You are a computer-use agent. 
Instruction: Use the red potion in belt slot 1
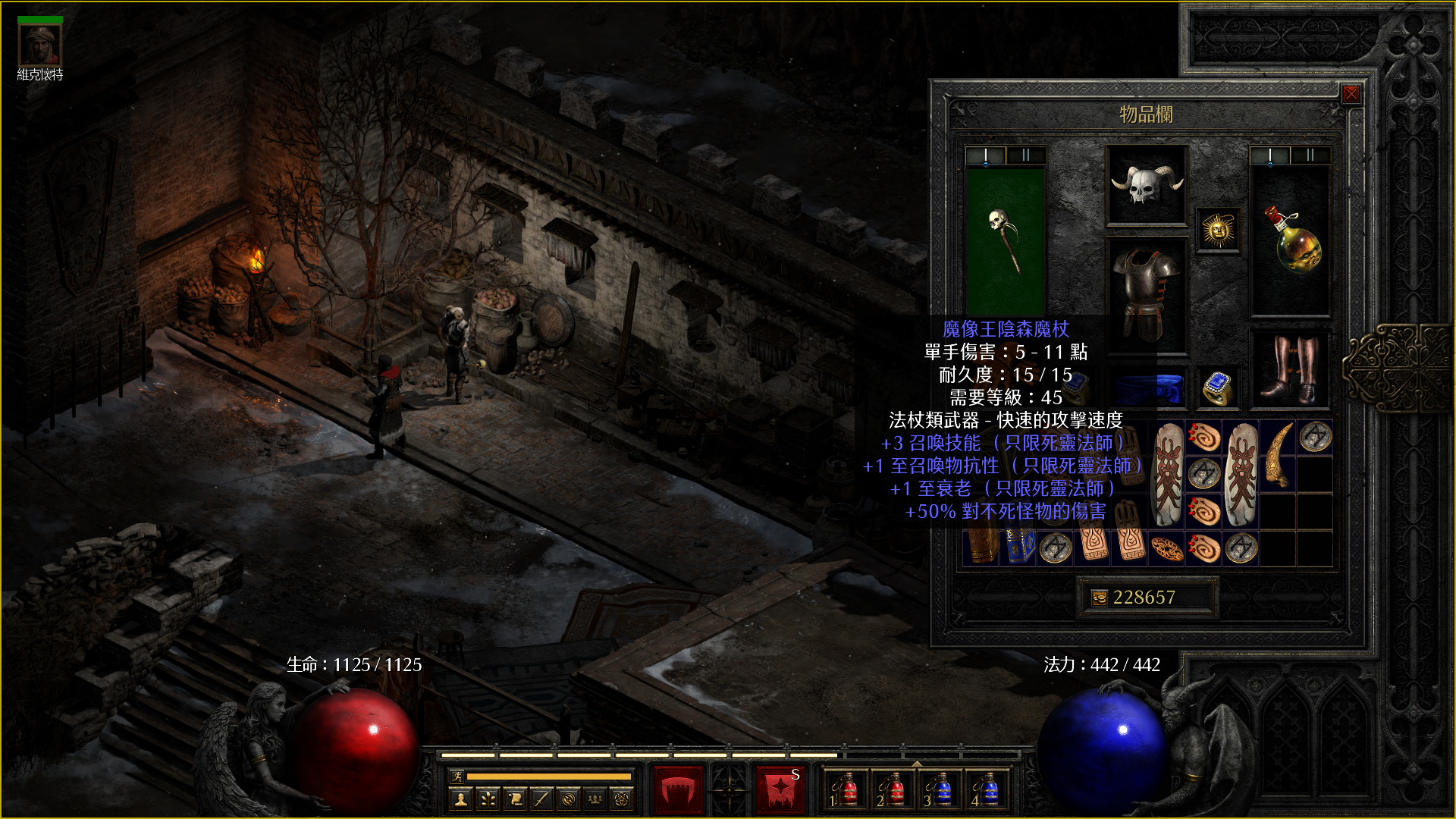(x=846, y=790)
